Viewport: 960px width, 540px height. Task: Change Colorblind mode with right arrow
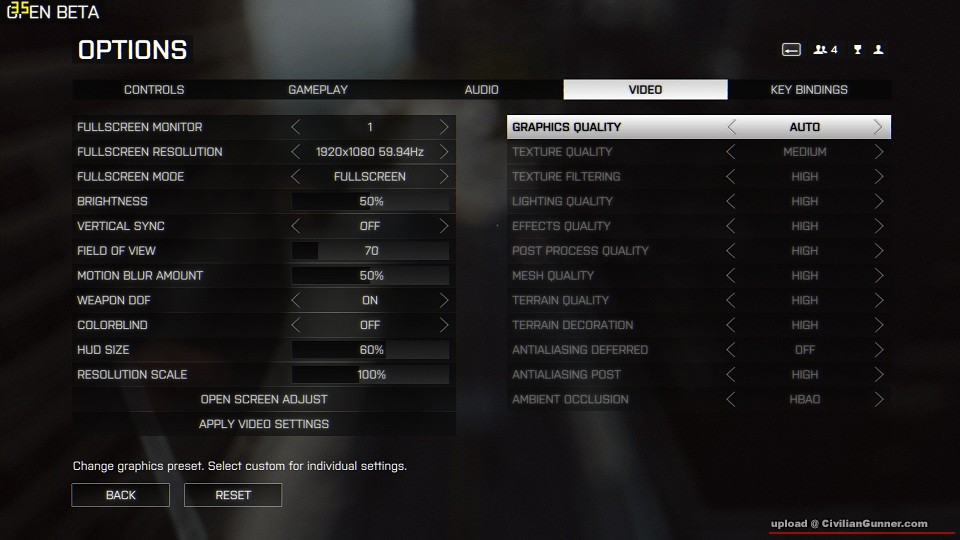pyautogui.click(x=444, y=325)
